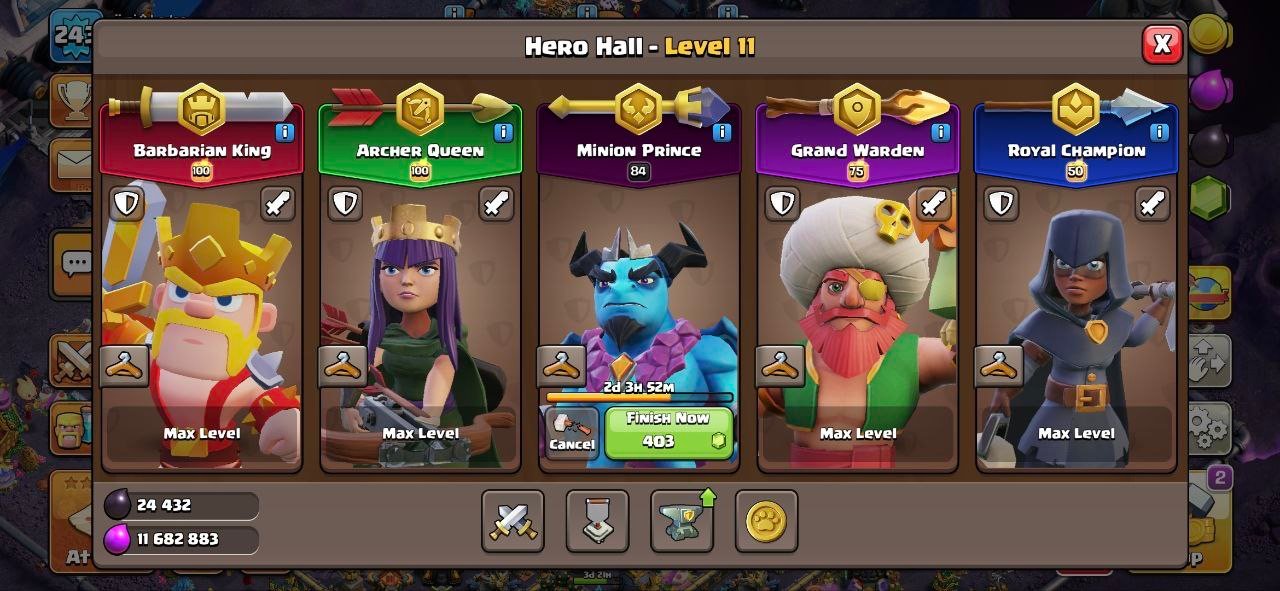Open Archer Queen skin wardrobe
This screenshot has width=1280, height=591.
click(343, 366)
